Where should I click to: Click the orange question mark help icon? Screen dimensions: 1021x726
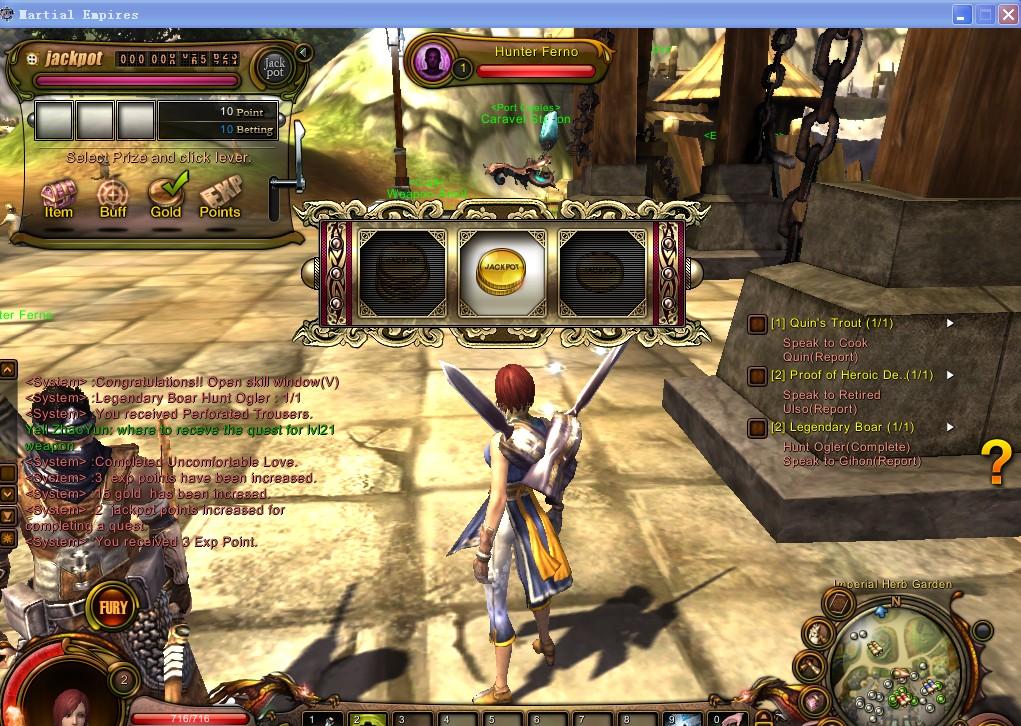pos(996,463)
